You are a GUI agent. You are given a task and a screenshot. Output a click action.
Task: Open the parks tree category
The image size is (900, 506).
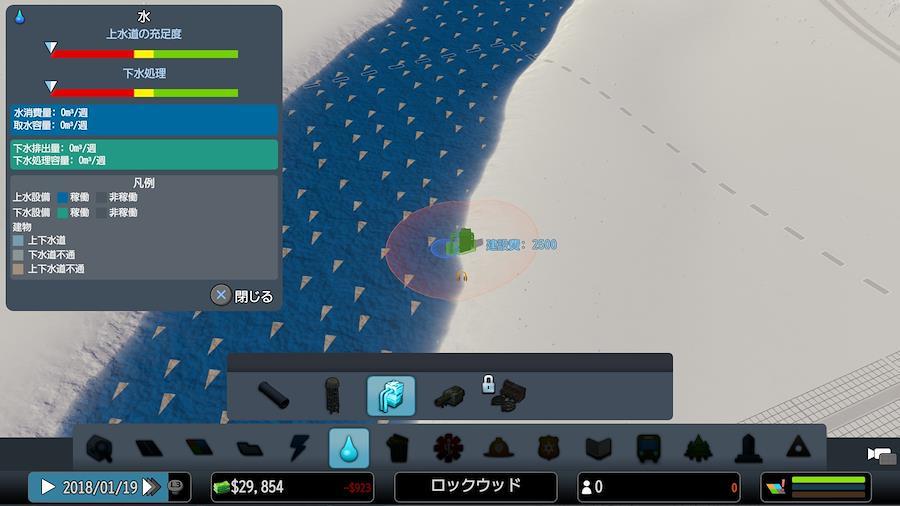point(698,448)
